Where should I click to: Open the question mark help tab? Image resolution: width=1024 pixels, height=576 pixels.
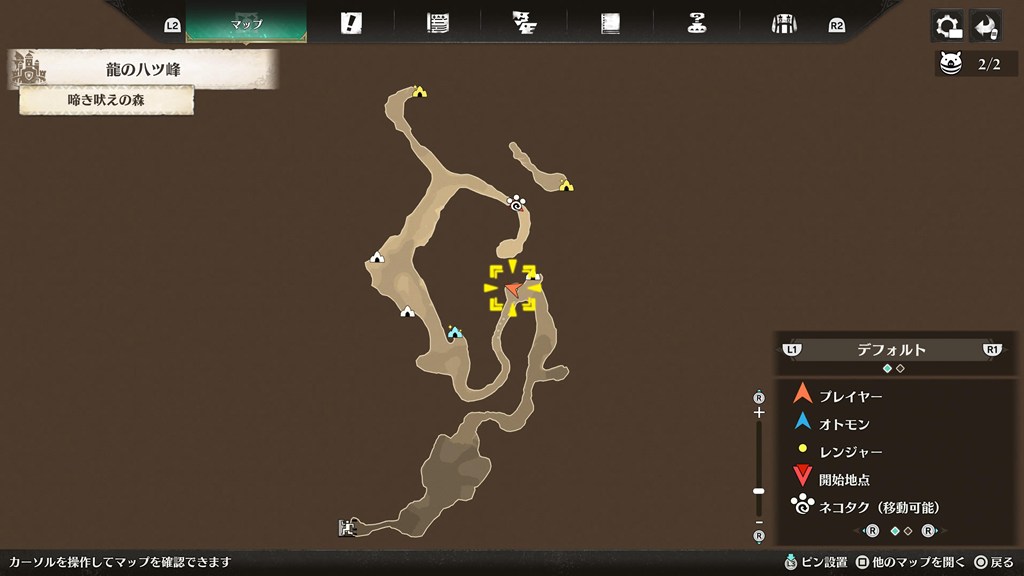697,24
